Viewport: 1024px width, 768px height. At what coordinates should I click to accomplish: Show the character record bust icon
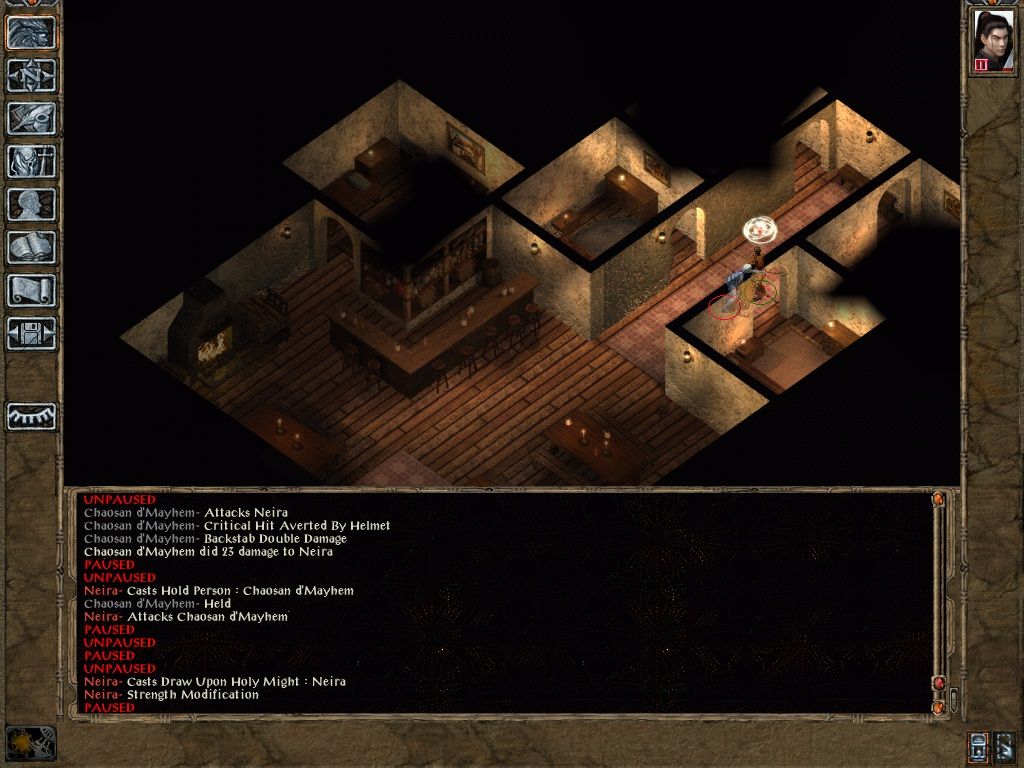[x=32, y=204]
